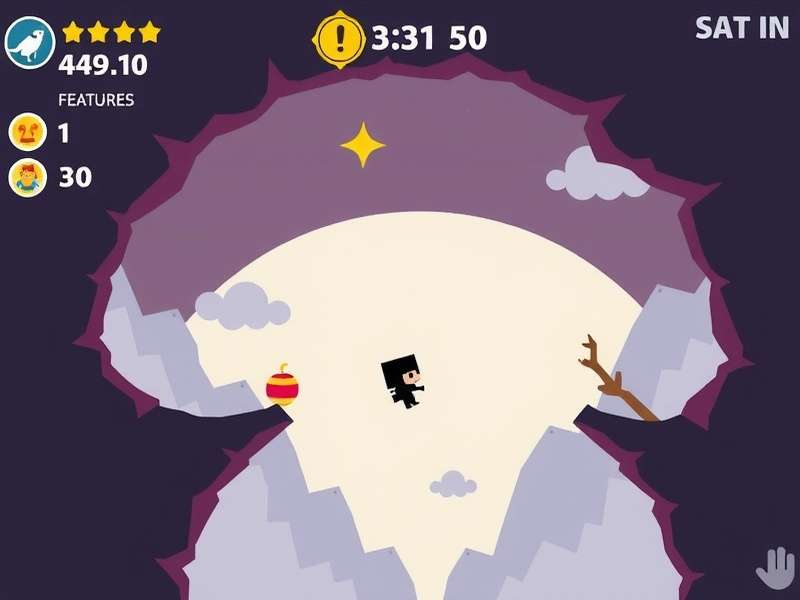
Task: Select the SAT IN label
Action: [742, 28]
